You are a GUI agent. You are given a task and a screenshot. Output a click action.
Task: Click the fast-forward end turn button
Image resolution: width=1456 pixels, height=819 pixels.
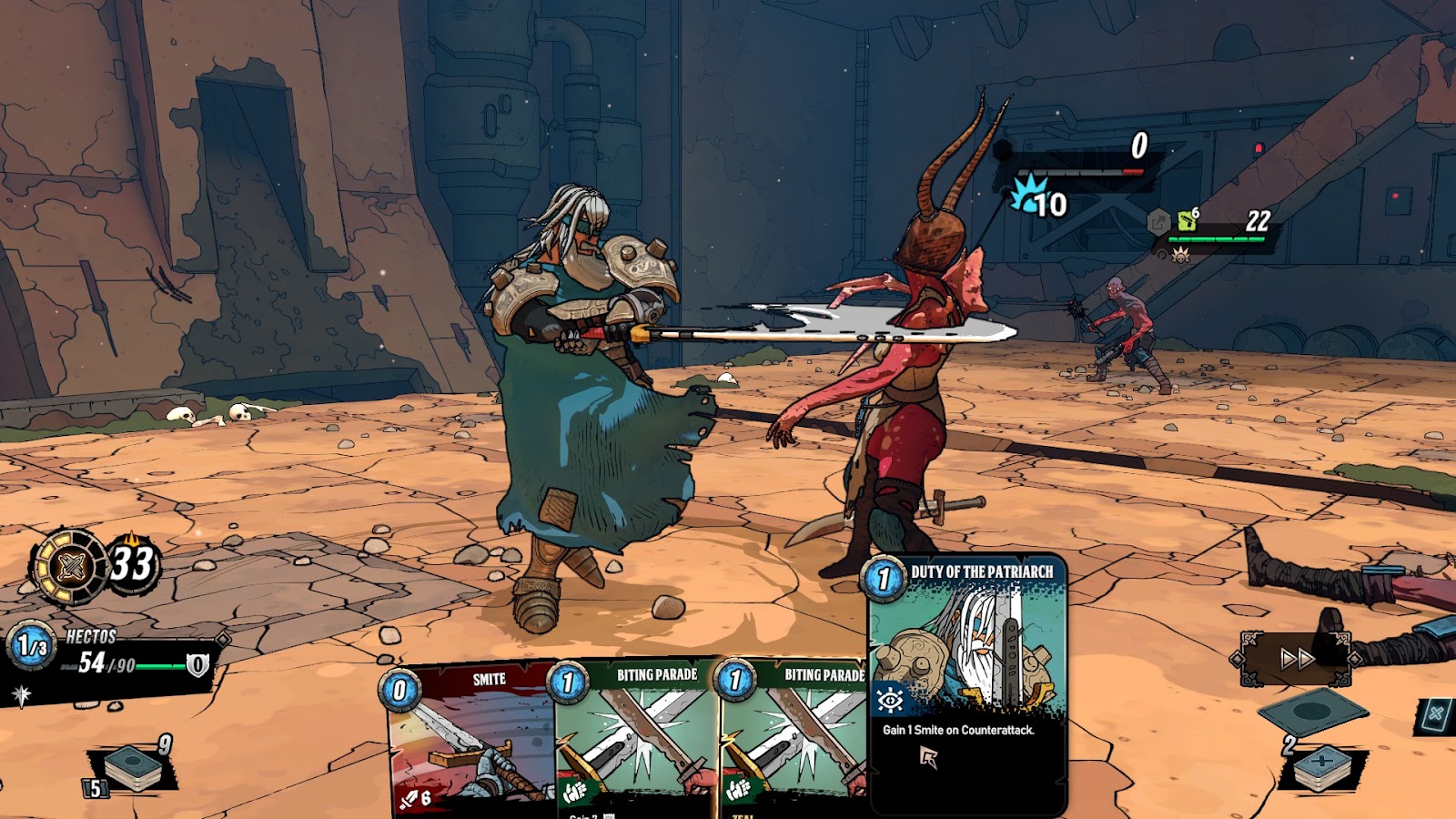(1296, 658)
